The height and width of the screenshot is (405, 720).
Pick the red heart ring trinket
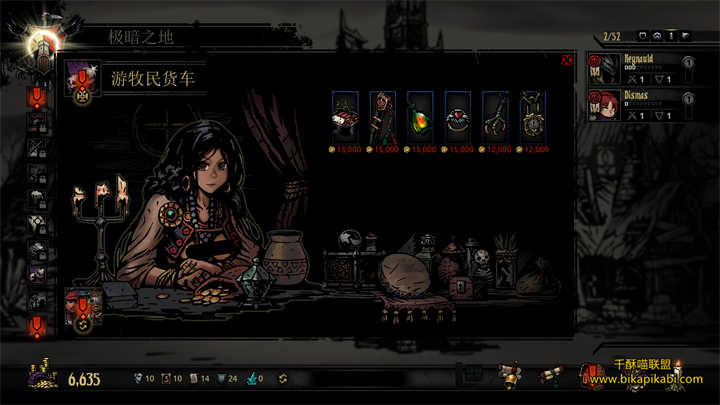[x=458, y=115]
